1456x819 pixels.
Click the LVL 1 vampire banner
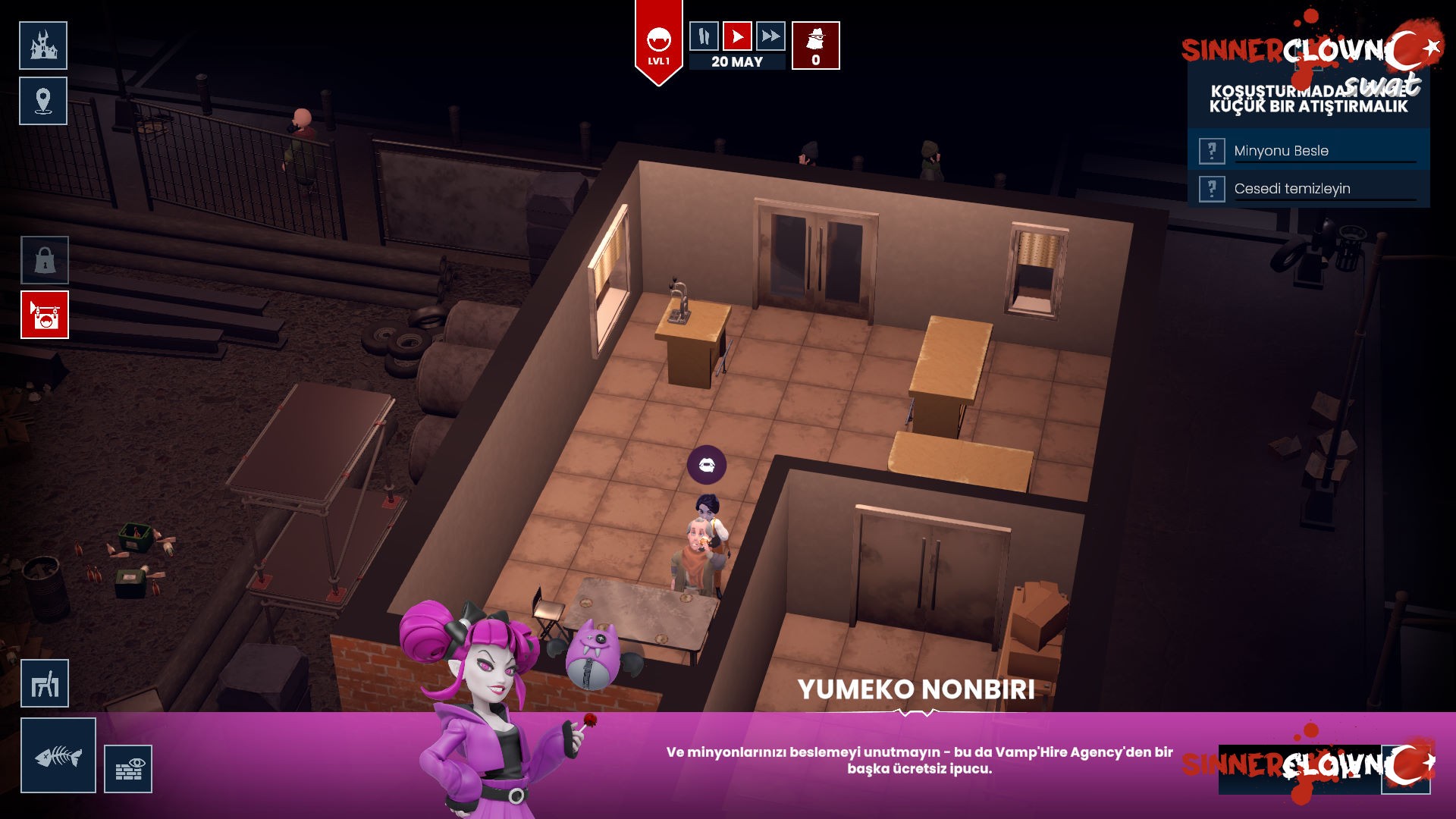click(x=658, y=44)
